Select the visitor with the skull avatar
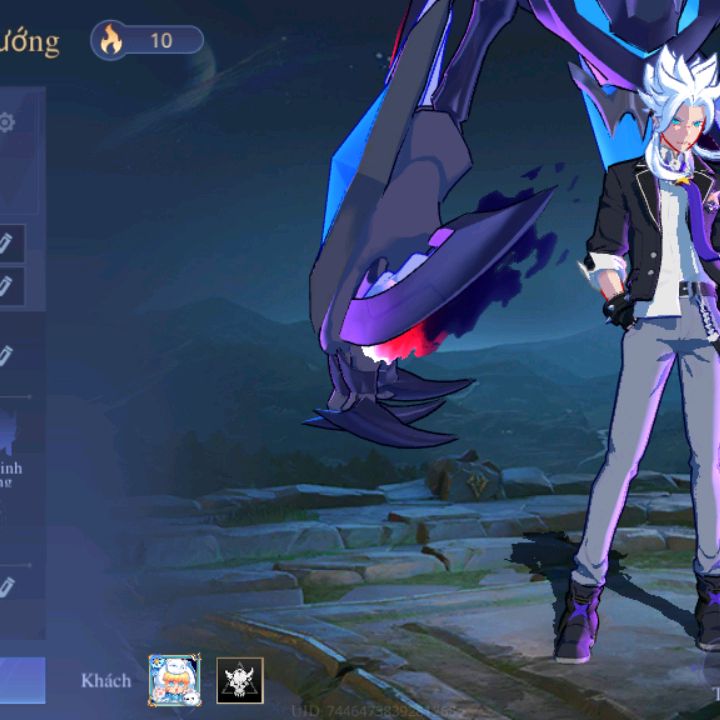720x720 pixels. [x=240, y=680]
